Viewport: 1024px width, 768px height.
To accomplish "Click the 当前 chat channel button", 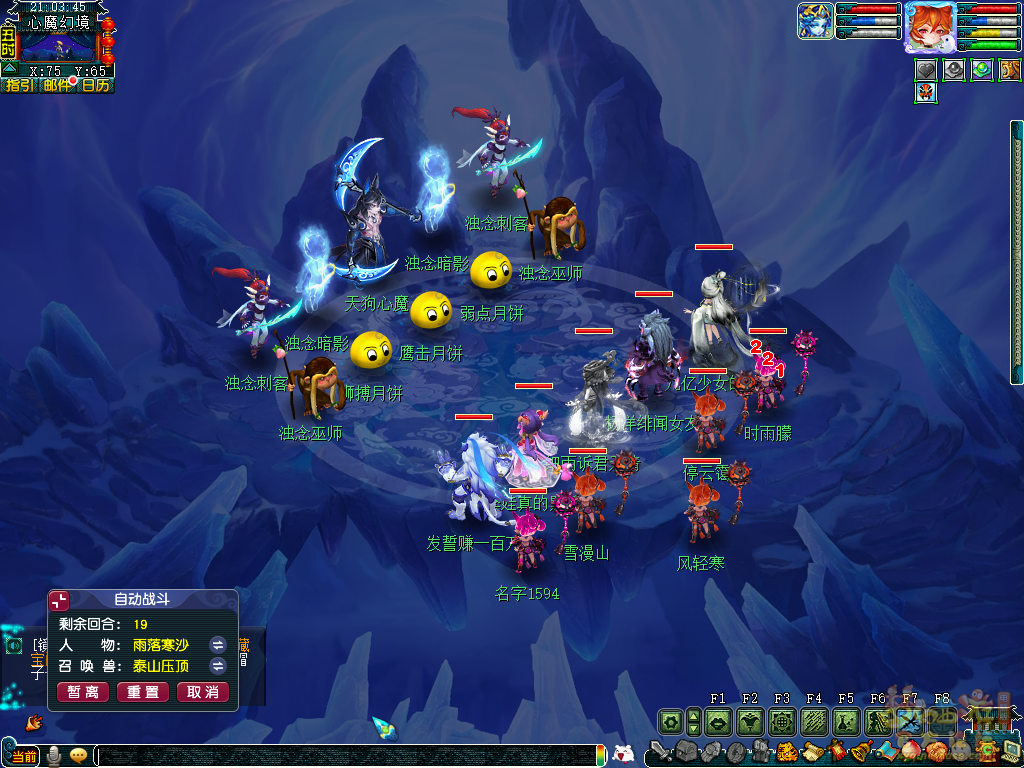I will point(24,756).
